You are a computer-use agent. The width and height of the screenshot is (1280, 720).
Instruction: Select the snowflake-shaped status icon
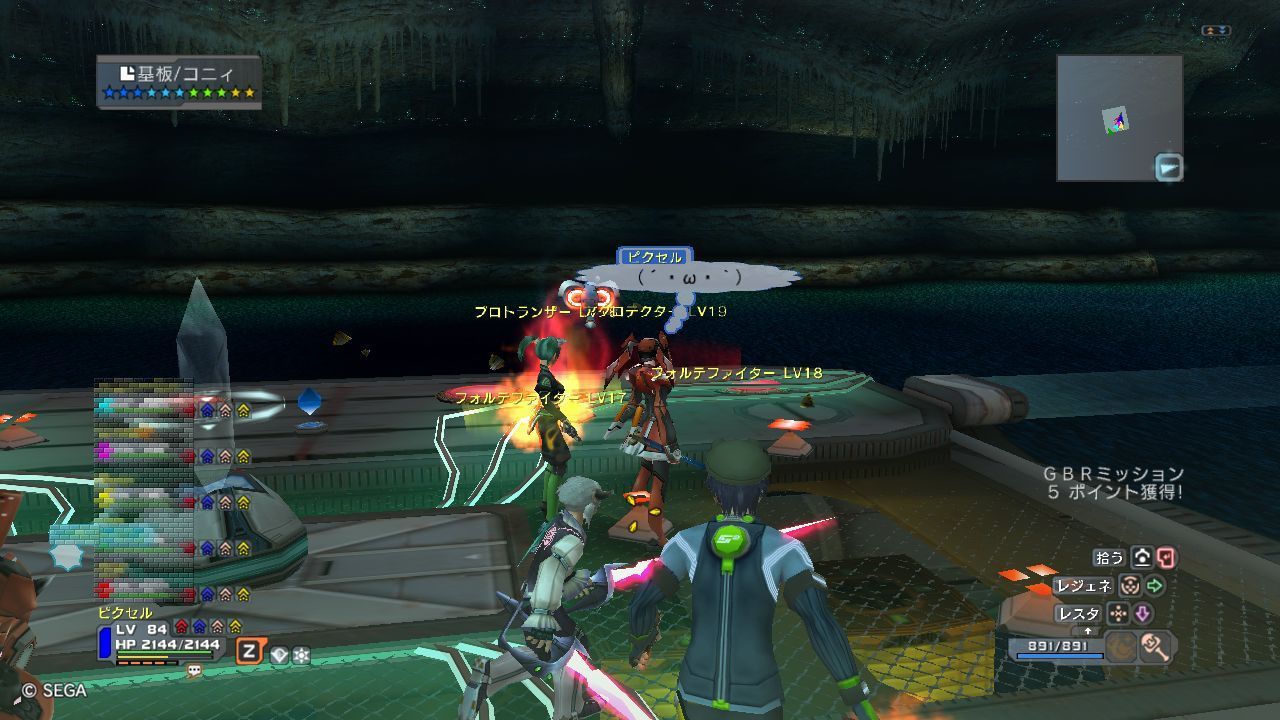[x=301, y=656]
